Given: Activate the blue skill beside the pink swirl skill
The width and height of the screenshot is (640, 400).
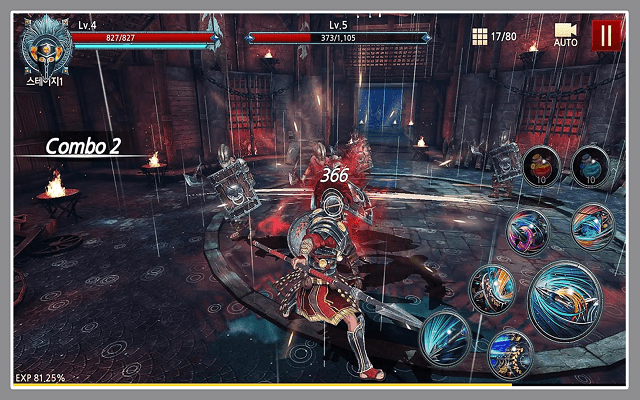Looking at the screenshot, I should pyautogui.click(x=592, y=226).
